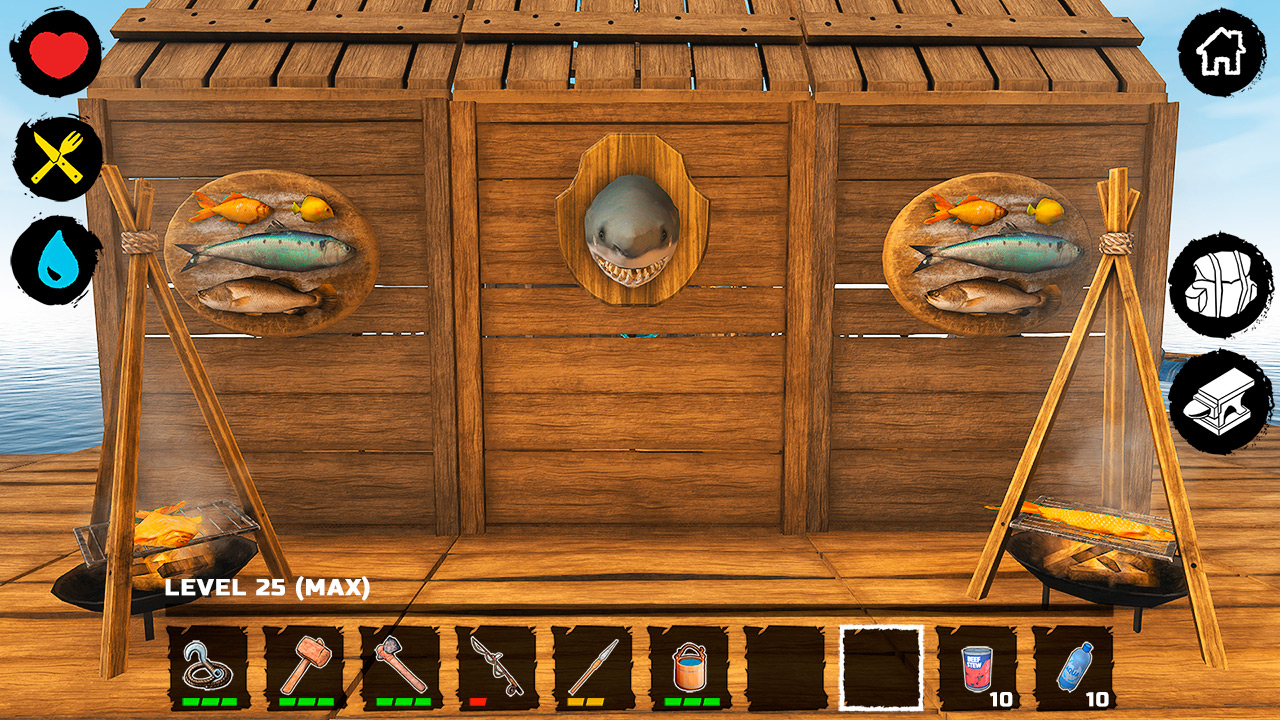Screen dimensions: 1280x720
Task: Click the LEVEL 25 (MAX) label
Action: [x=270, y=590]
